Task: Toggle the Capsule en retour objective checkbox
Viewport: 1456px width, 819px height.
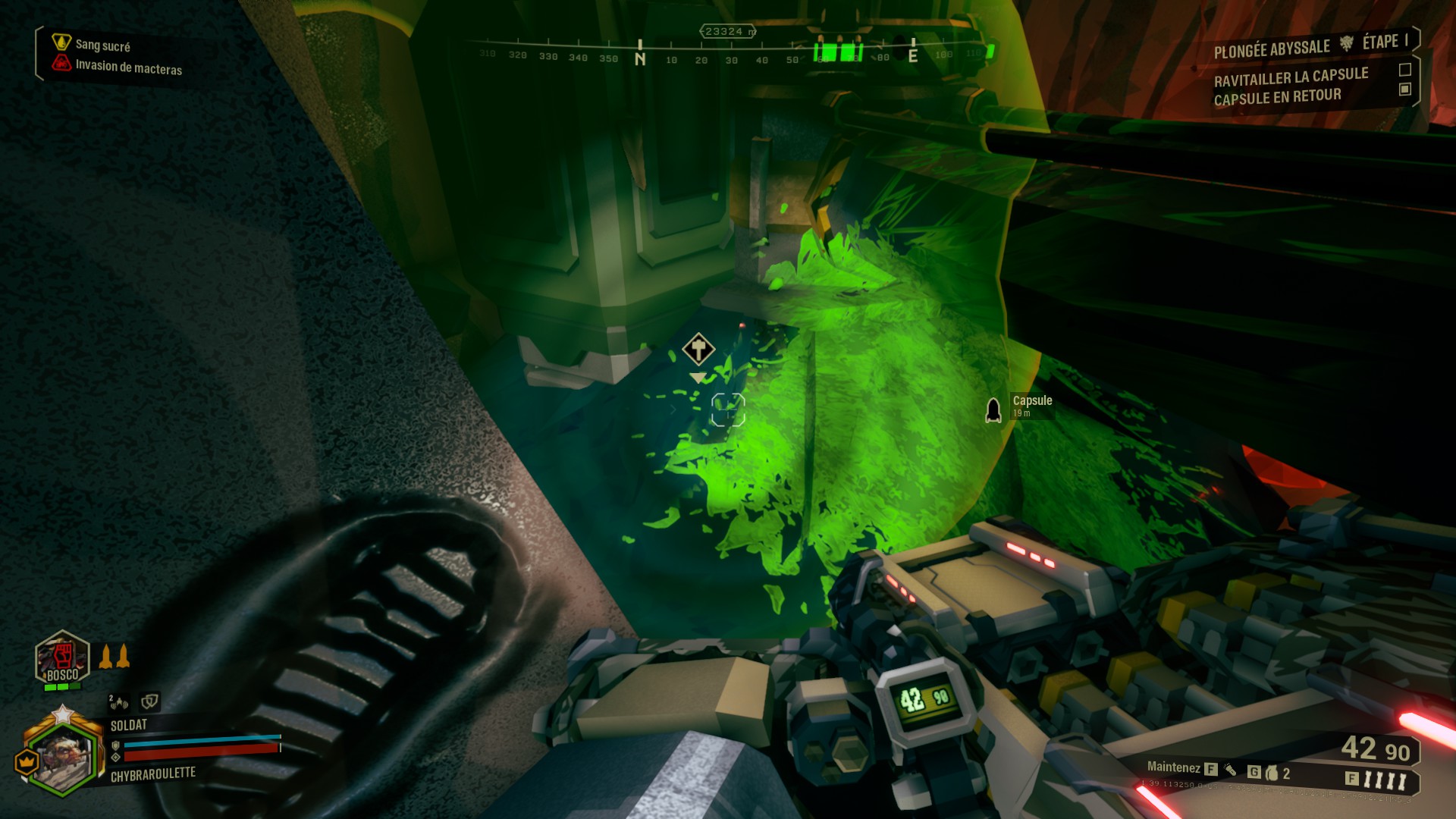Action: click(x=1404, y=89)
